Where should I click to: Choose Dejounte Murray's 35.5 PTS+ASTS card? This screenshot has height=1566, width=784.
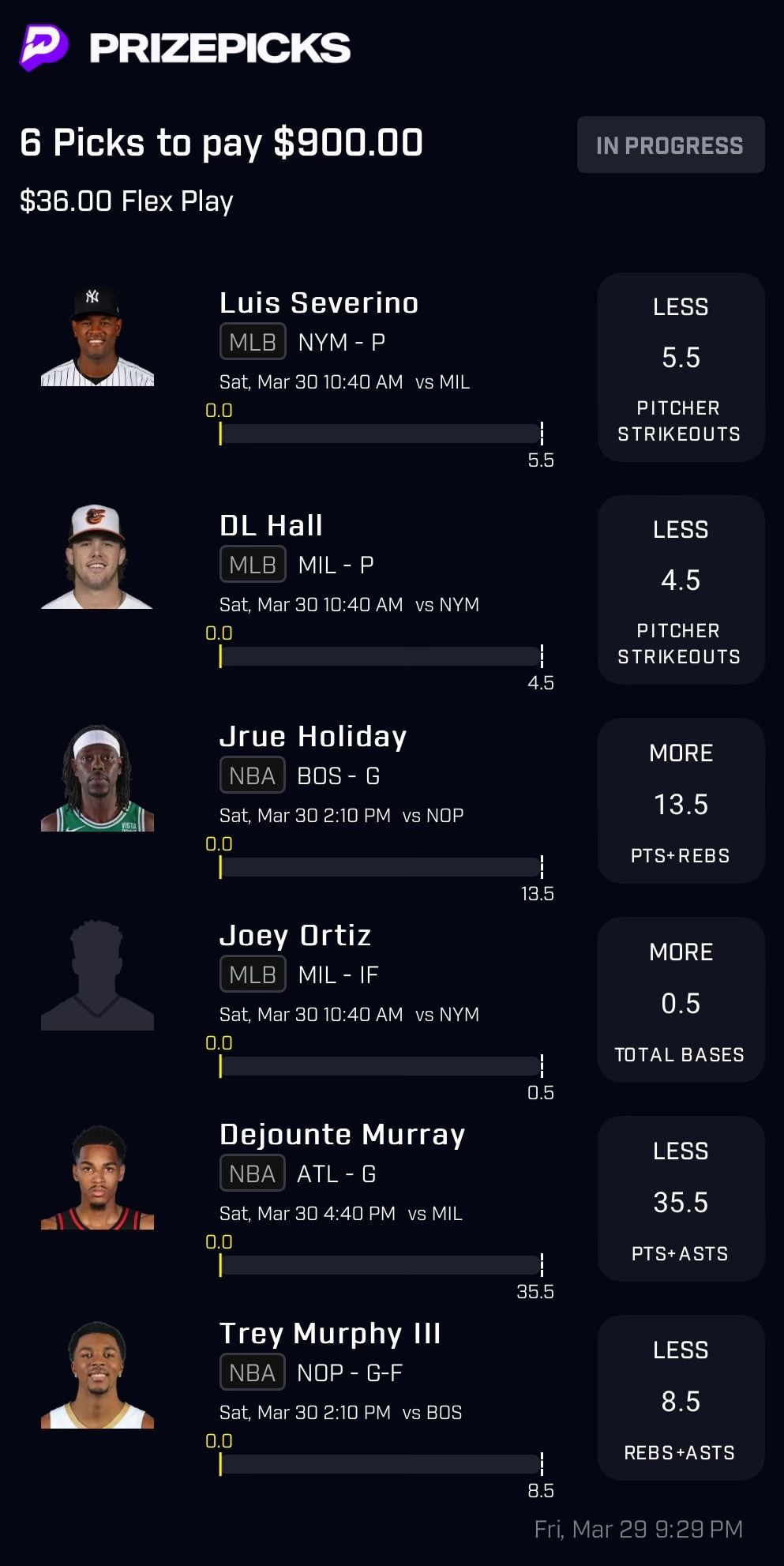click(681, 1199)
